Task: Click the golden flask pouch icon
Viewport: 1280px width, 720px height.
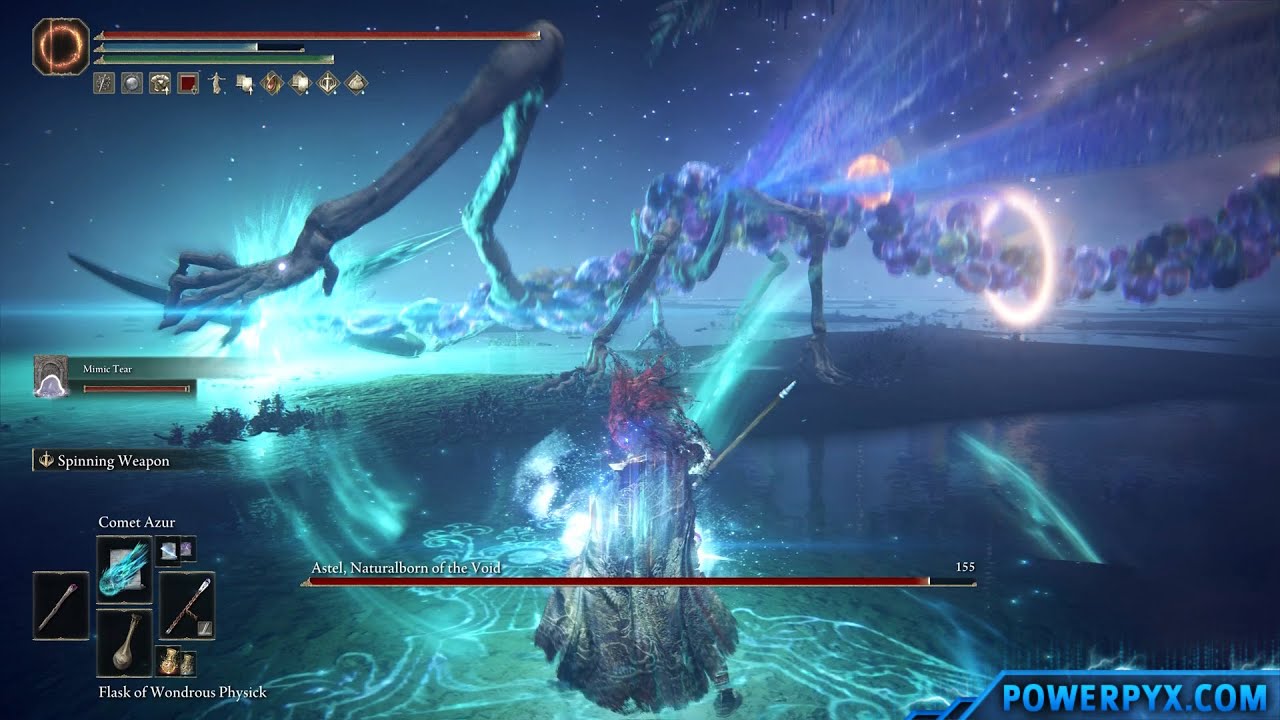Action: point(175,661)
